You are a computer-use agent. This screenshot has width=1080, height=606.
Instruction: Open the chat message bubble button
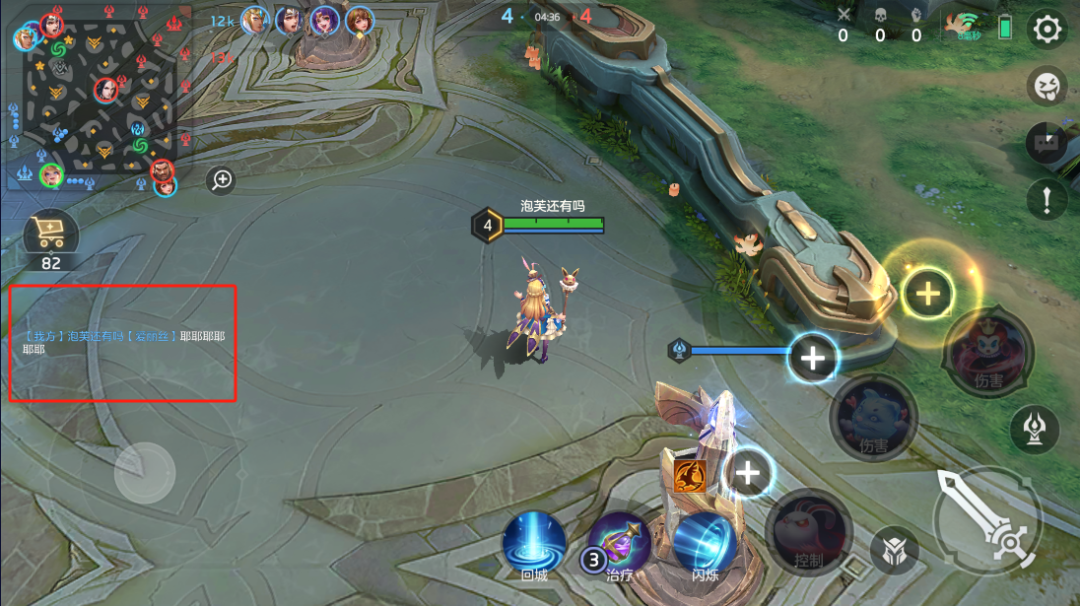pos(1047,143)
